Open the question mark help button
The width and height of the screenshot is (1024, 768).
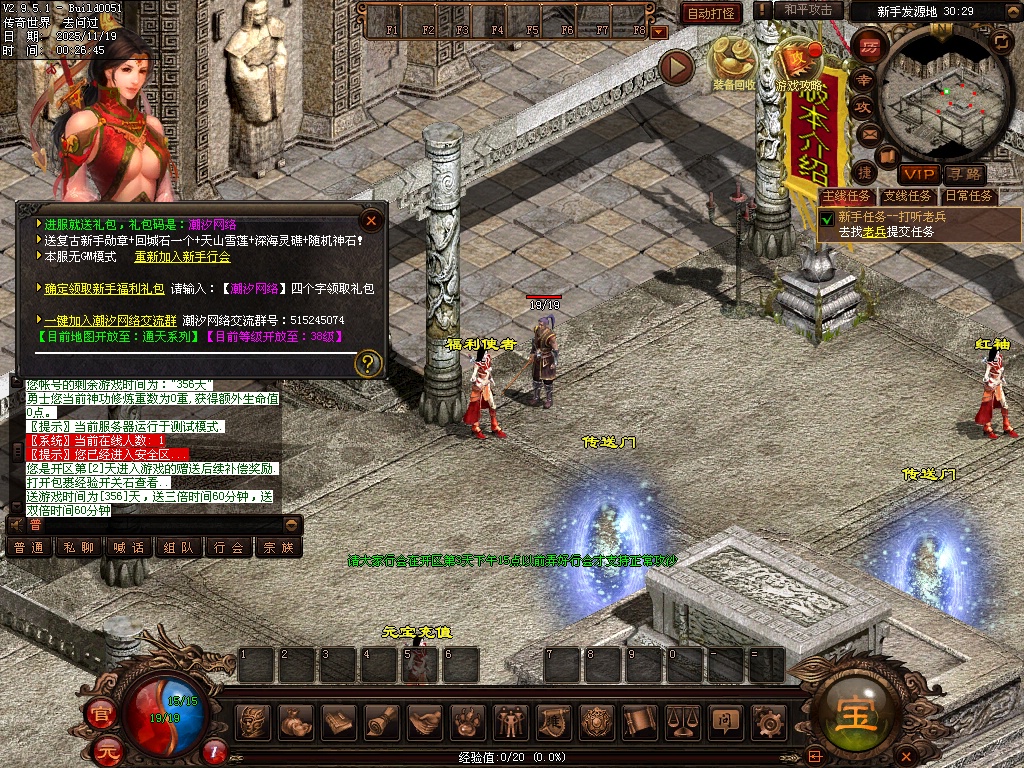[369, 362]
